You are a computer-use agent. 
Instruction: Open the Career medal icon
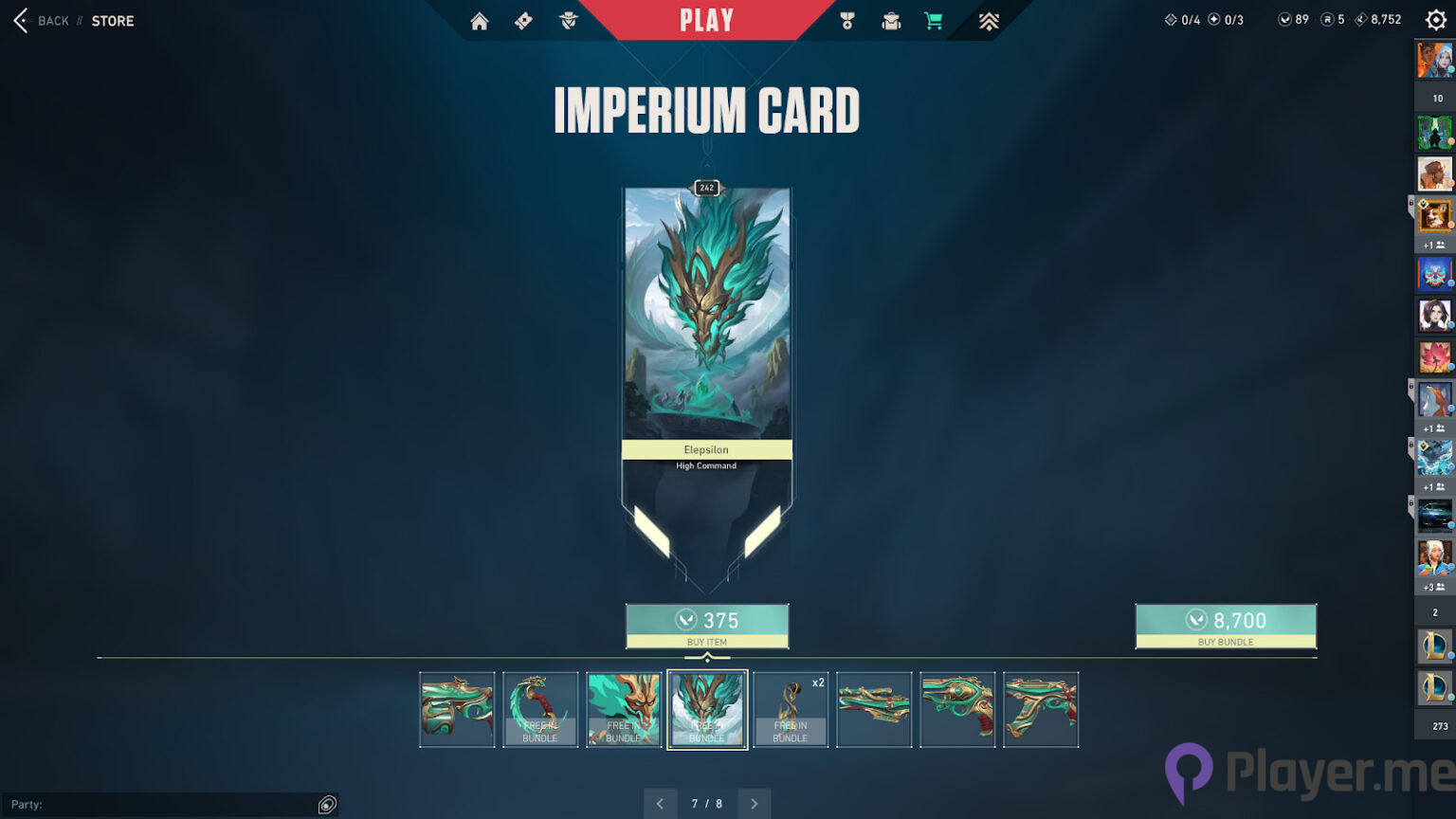(x=846, y=20)
